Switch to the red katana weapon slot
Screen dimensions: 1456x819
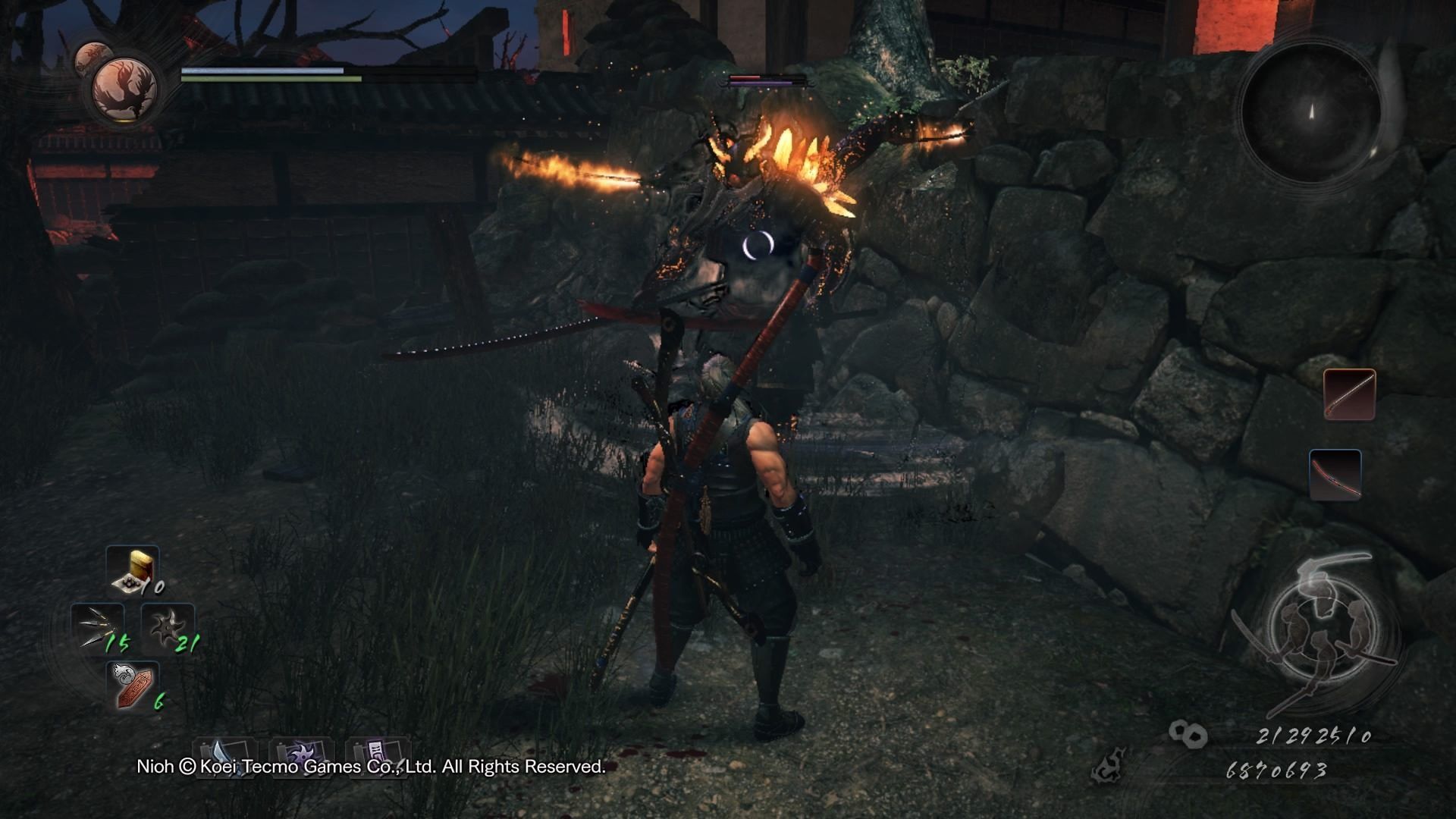1335,475
